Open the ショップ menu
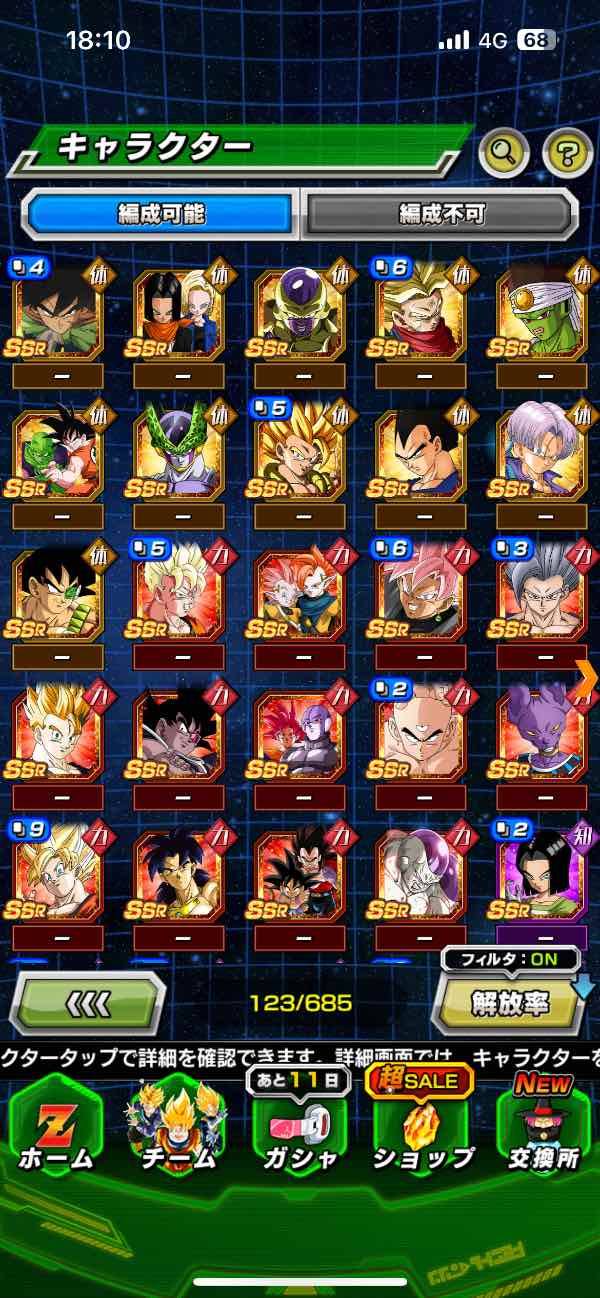Viewport: 600px width, 1298px height. click(x=423, y=1125)
